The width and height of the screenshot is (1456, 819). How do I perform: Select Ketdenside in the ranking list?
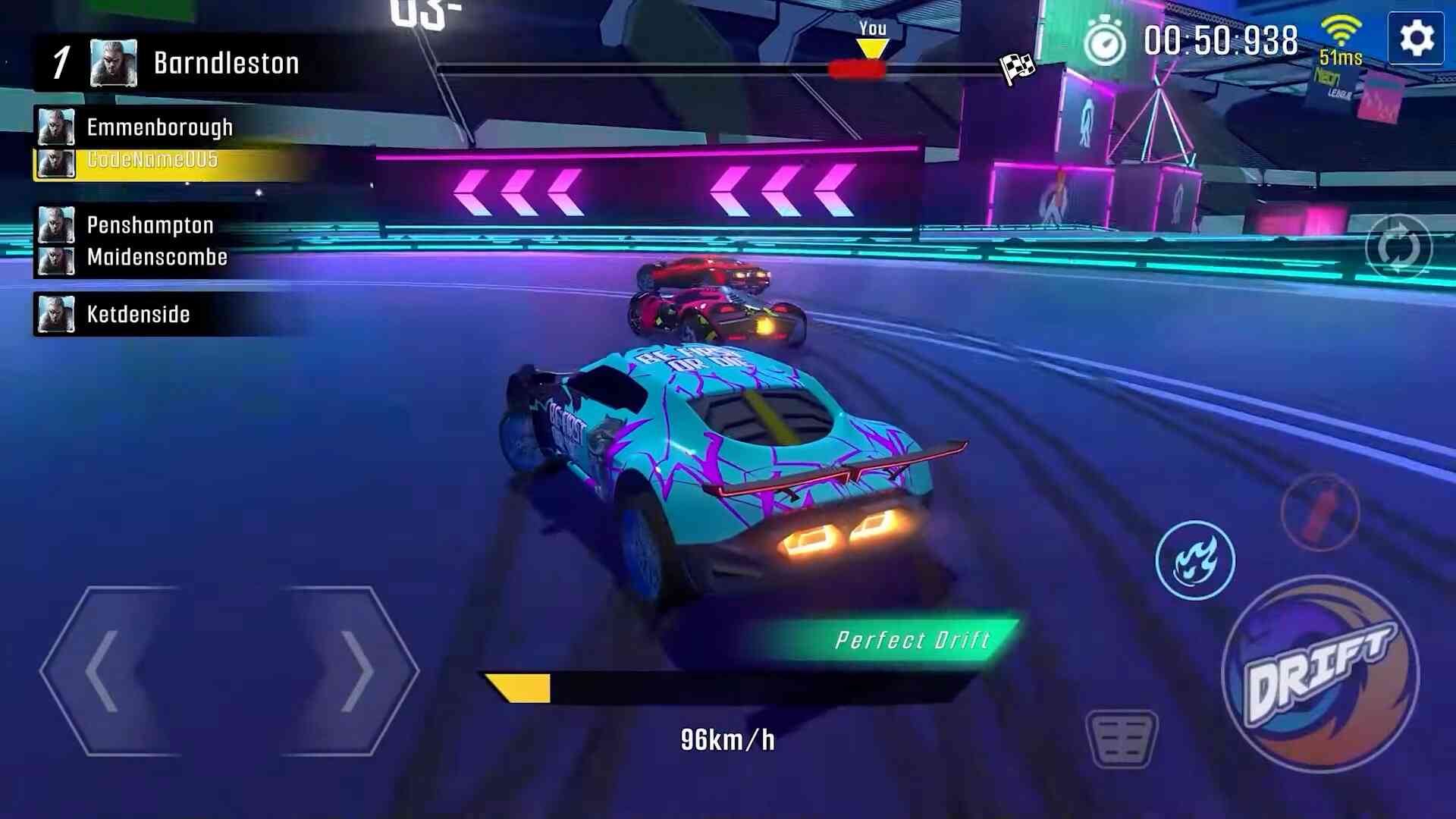pos(138,315)
